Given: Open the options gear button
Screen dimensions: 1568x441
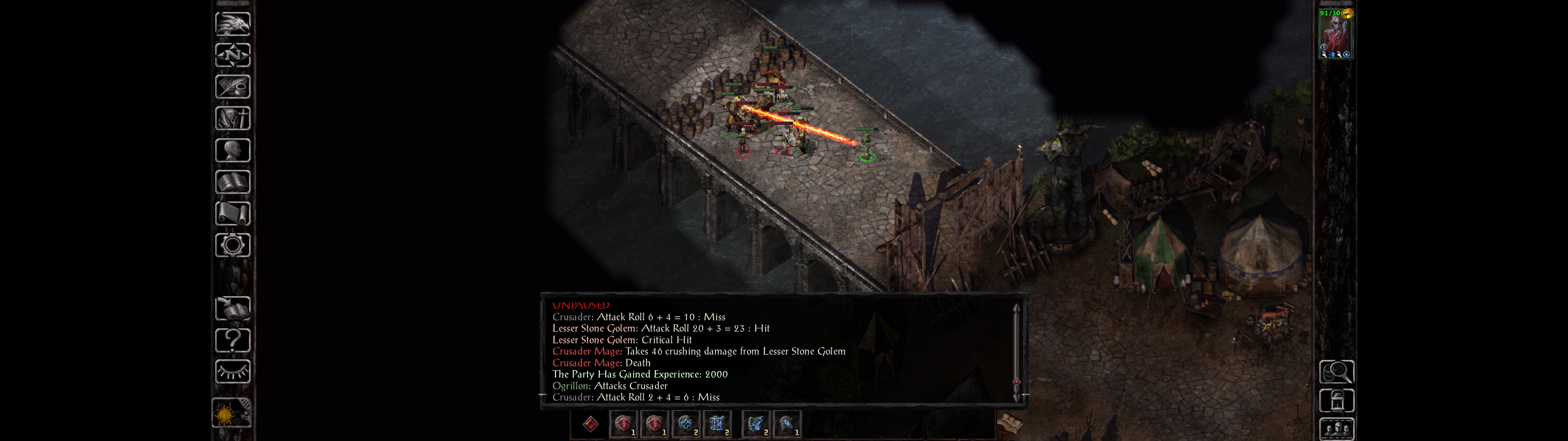Looking at the screenshot, I should click(232, 245).
